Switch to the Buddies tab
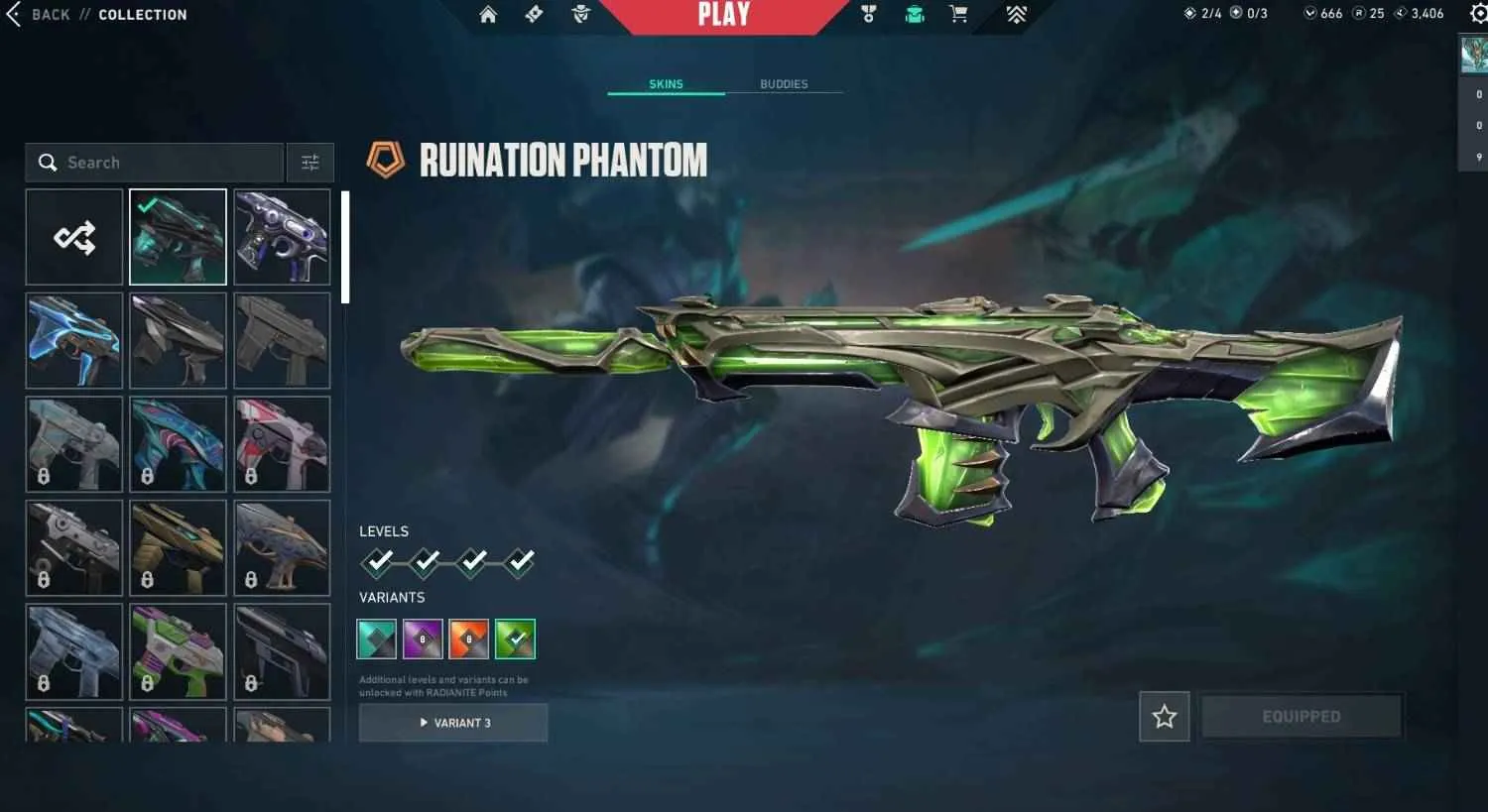This screenshot has height=812, width=1488. click(784, 84)
